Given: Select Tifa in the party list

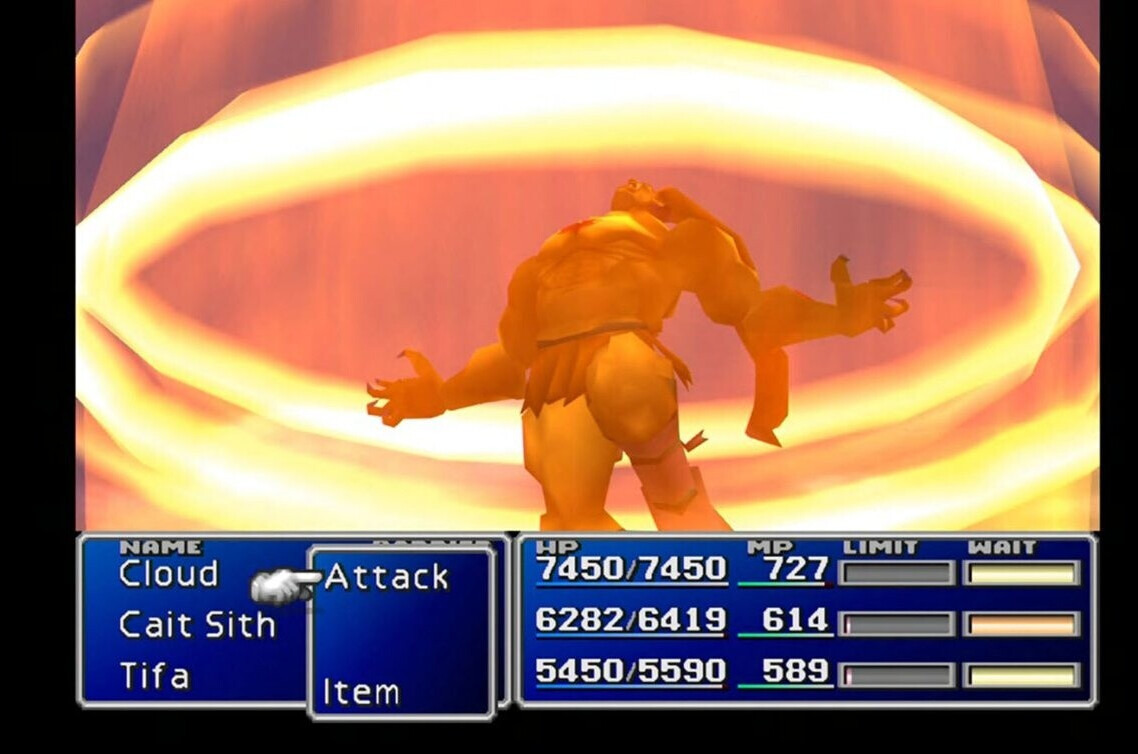Looking at the screenshot, I should point(154,676).
